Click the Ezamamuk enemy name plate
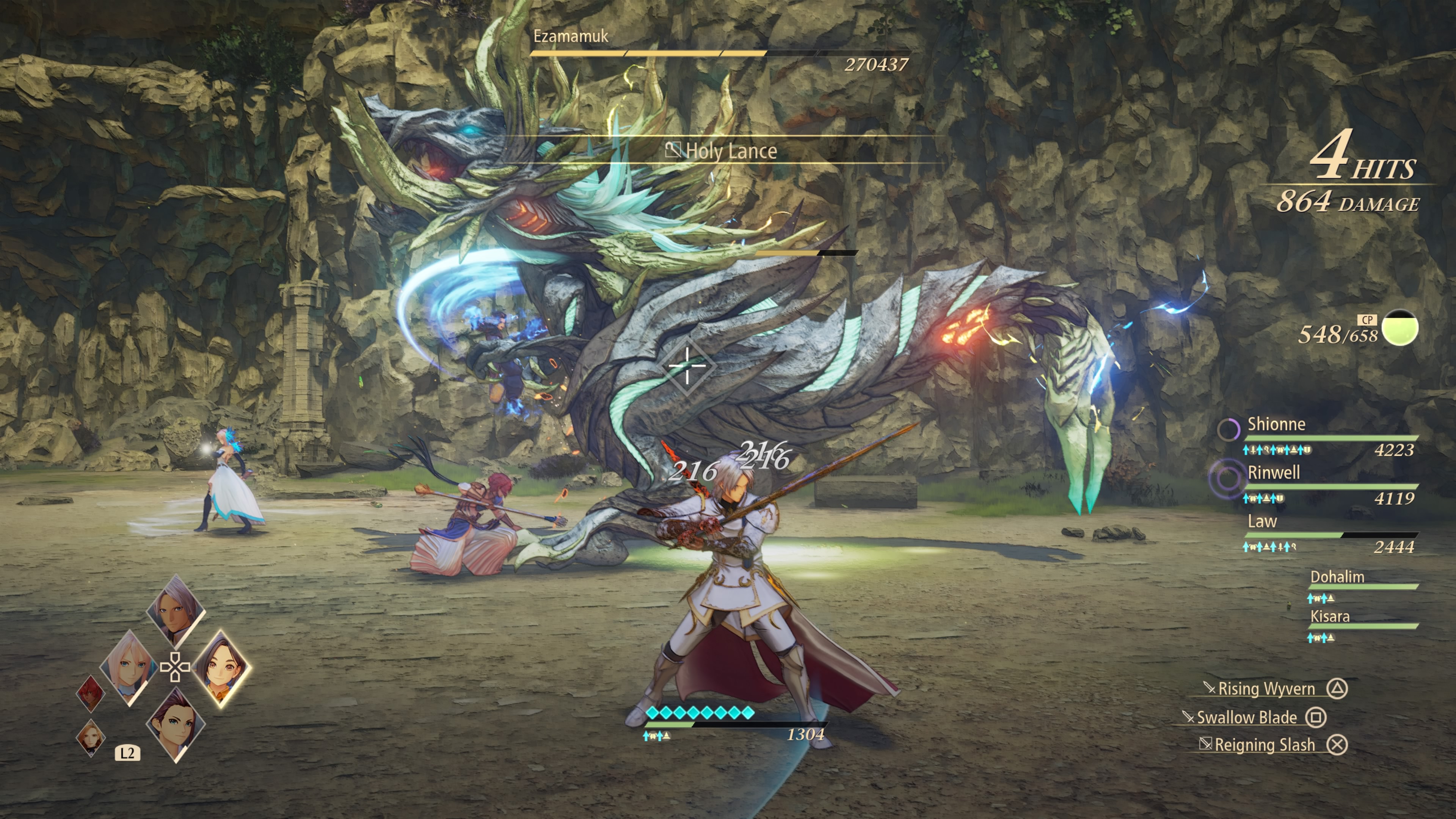This screenshot has height=819, width=1456. [x=571, y=36]
